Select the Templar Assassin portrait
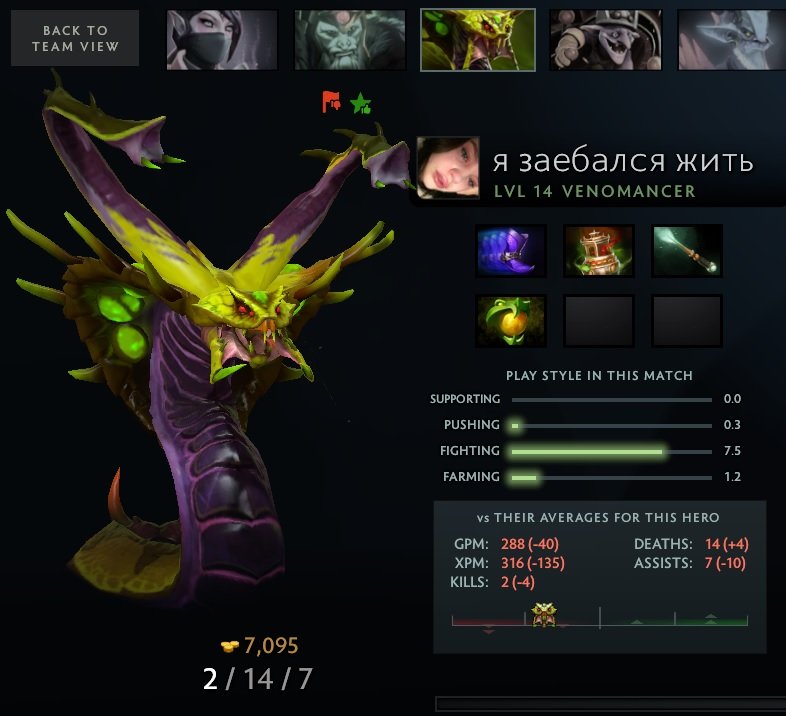The height and width of the screenshot is (716, 786). click(x=222, y=40)
